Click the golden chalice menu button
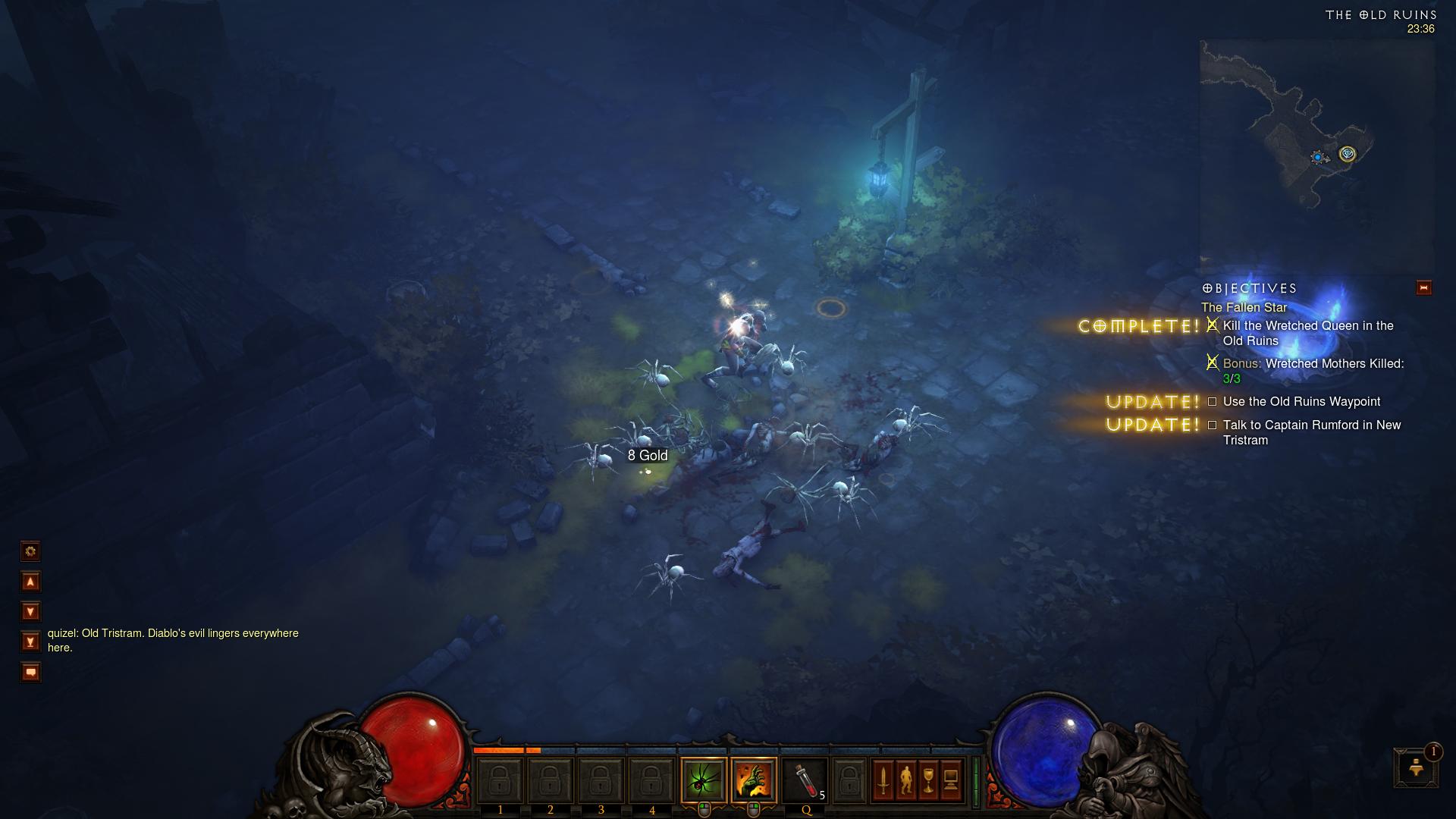 (x=928, y=780)
